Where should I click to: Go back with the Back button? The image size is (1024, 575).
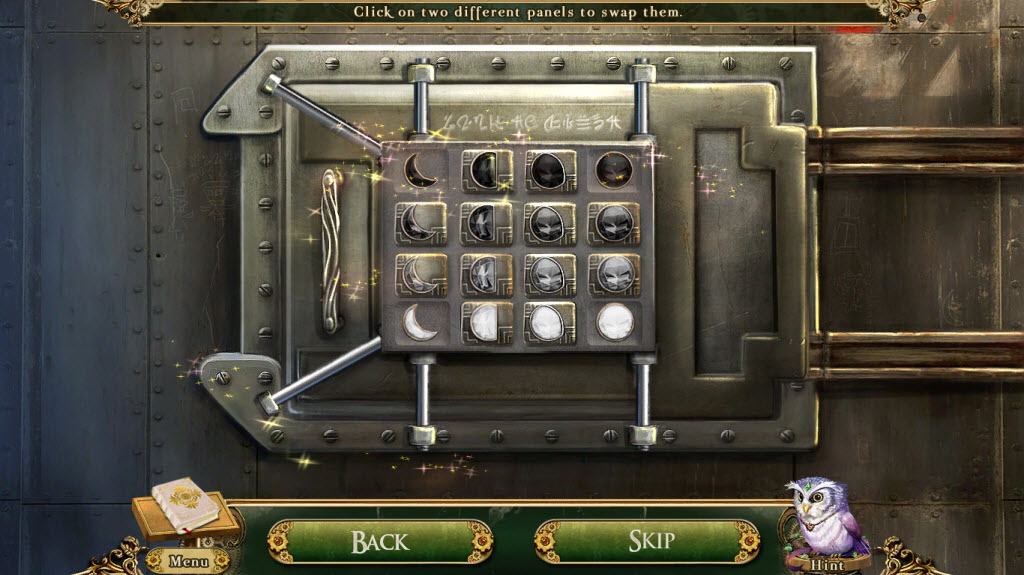379,541
